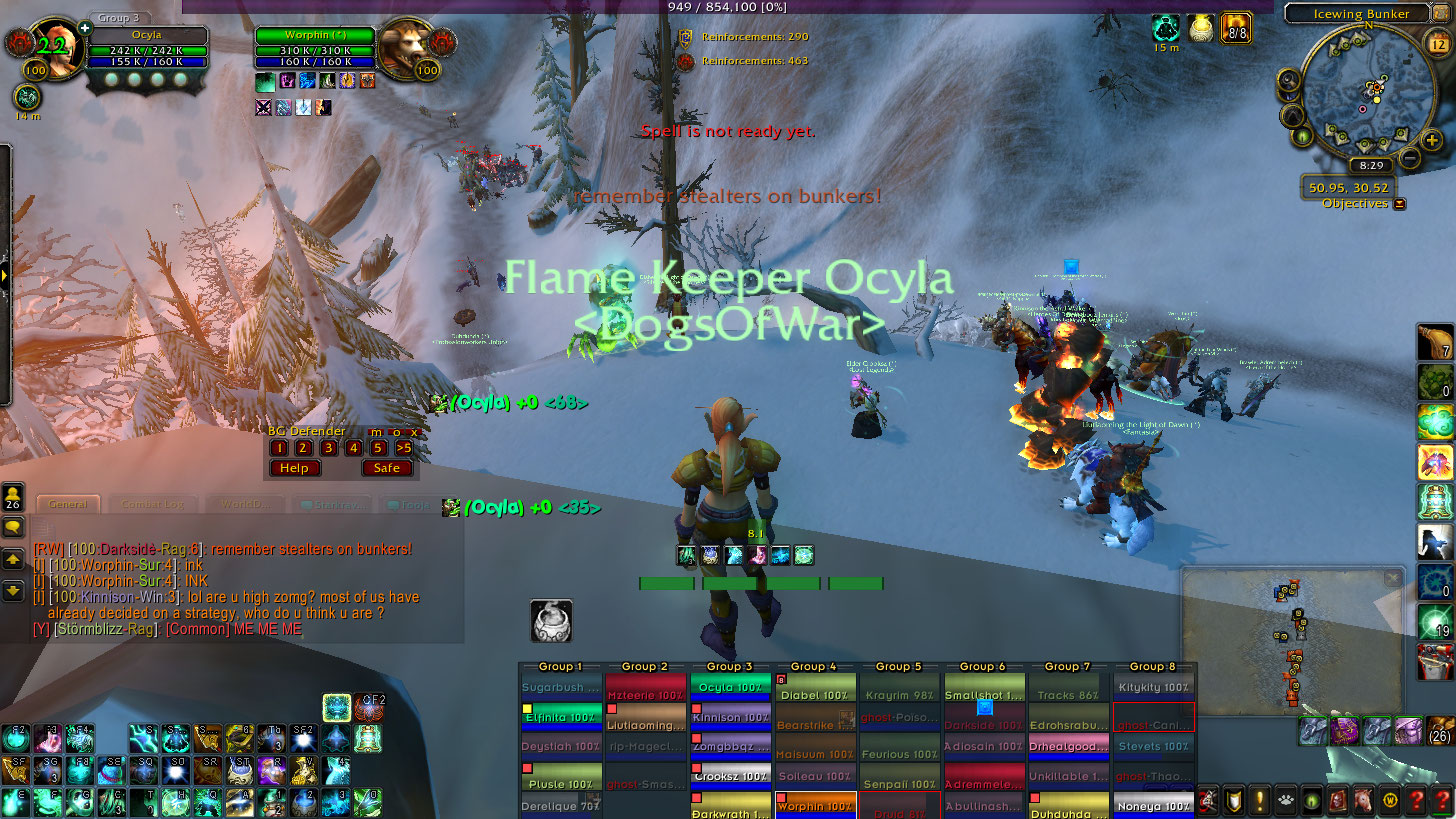
Task: Click the Help button in BG Defender
Action: click(294, 468)
